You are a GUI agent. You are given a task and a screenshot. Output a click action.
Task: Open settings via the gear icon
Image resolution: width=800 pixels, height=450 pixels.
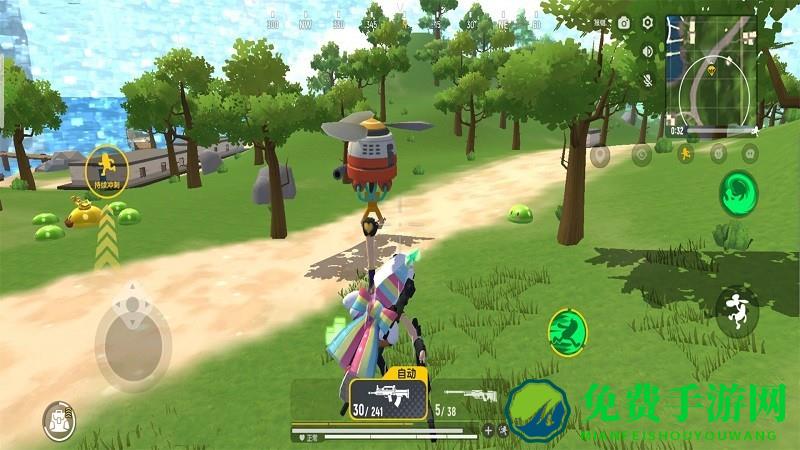pos(648,22)
